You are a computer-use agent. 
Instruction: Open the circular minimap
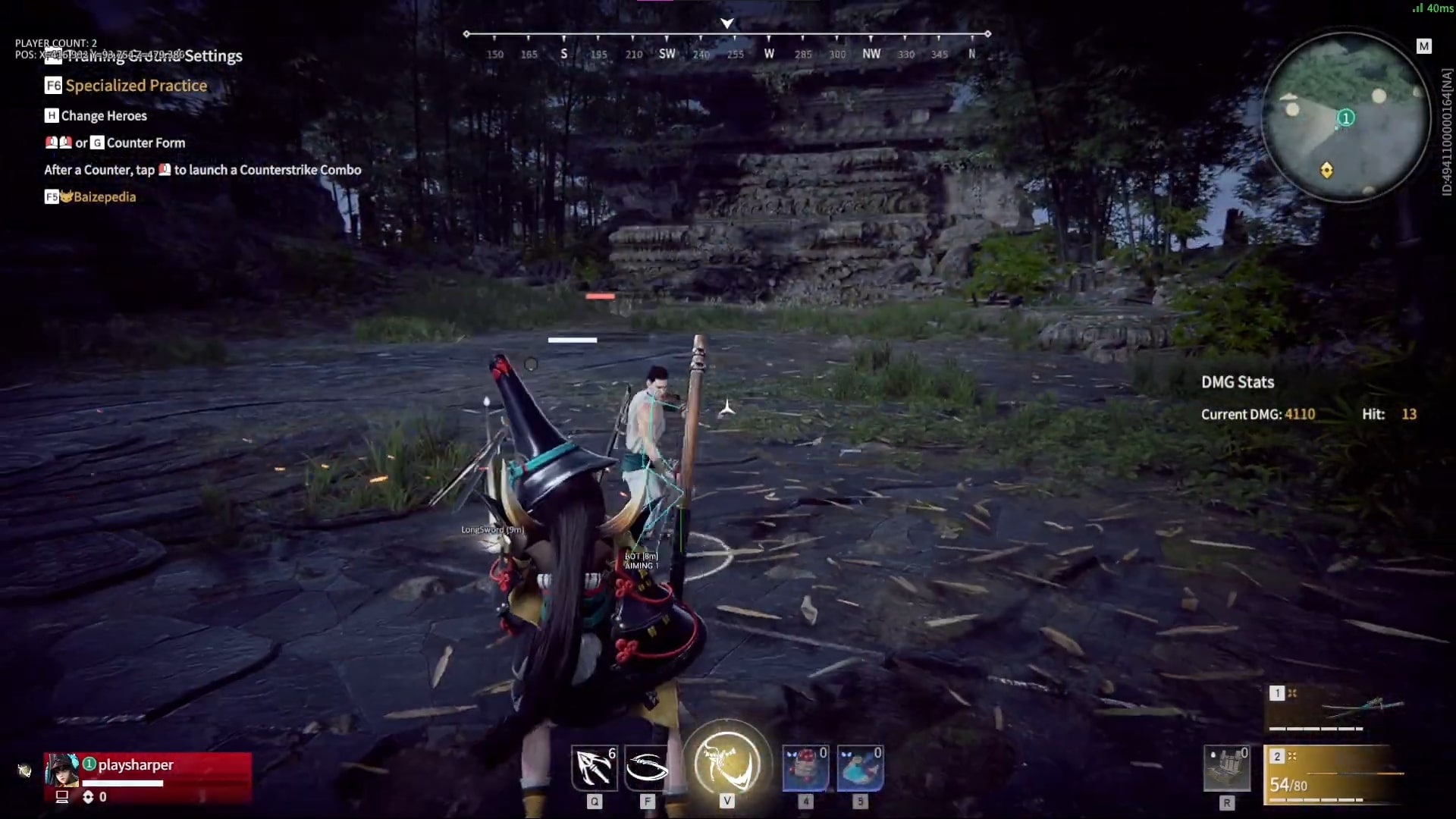(1346, 118)
